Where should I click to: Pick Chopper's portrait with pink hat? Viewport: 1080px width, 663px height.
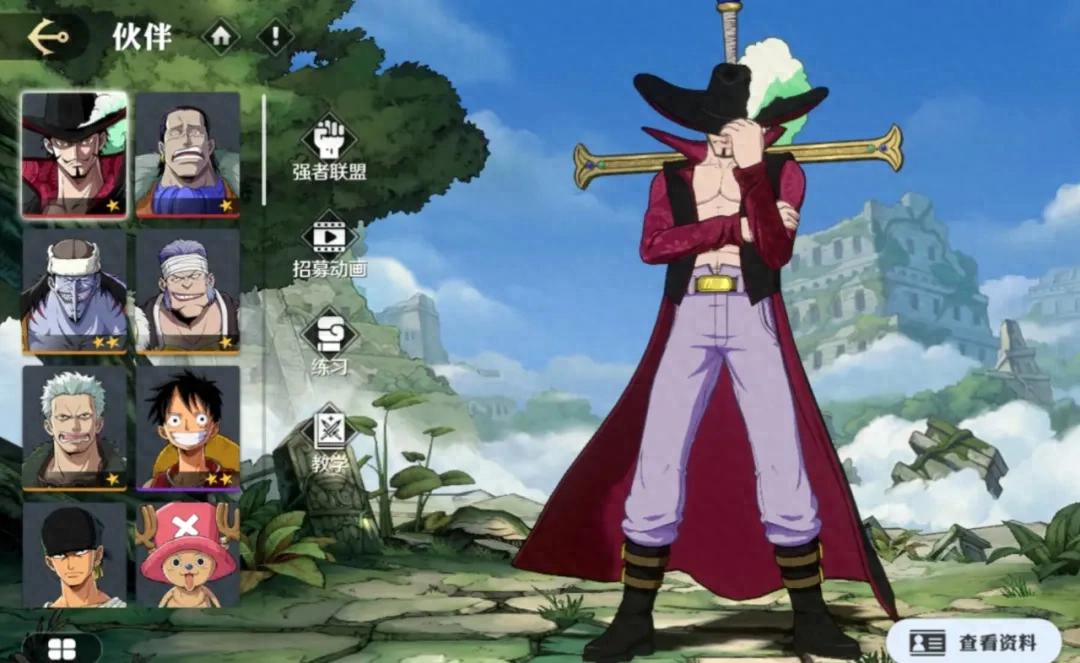pos(187,555)
